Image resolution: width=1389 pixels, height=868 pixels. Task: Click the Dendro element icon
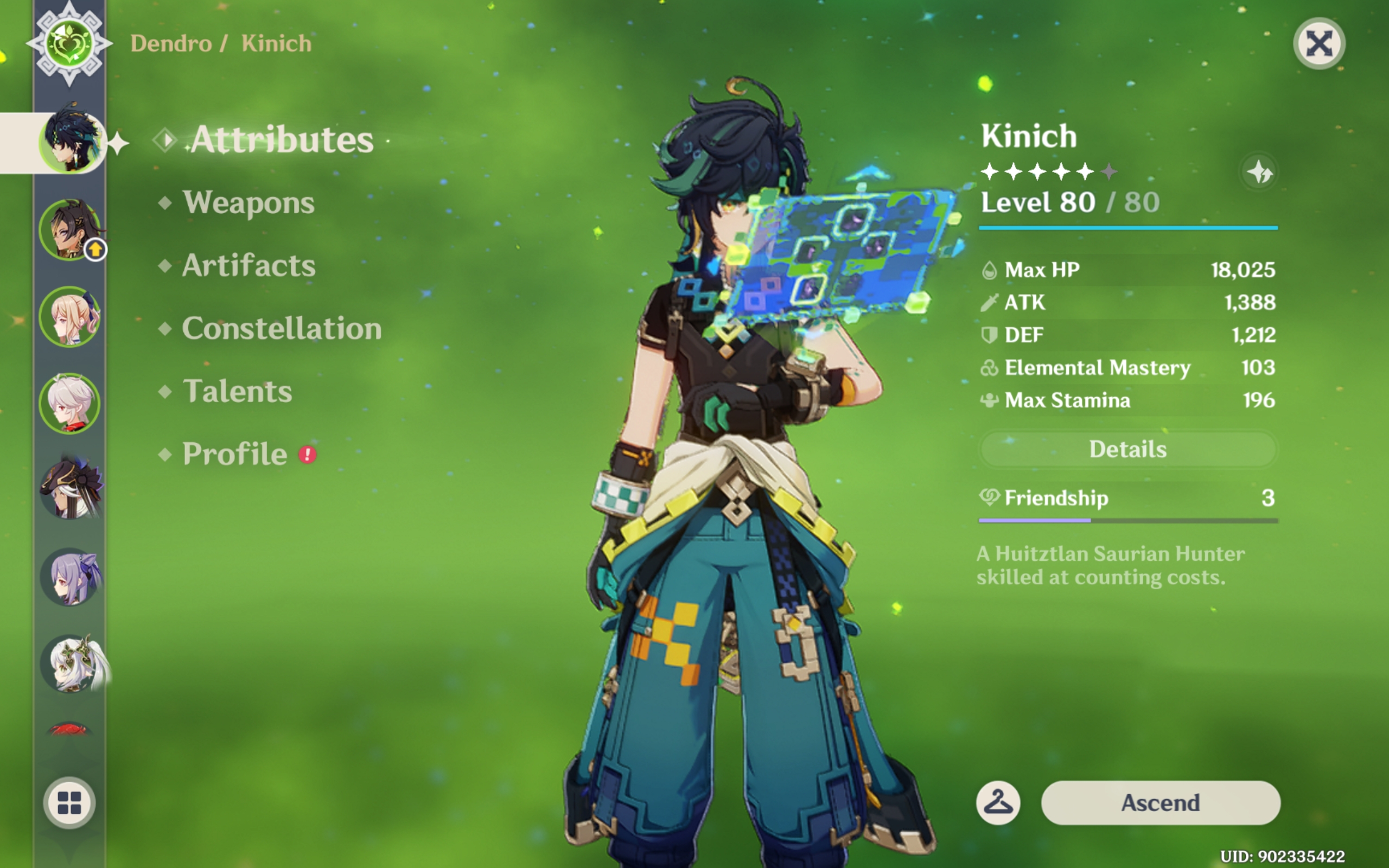(70, 43)
